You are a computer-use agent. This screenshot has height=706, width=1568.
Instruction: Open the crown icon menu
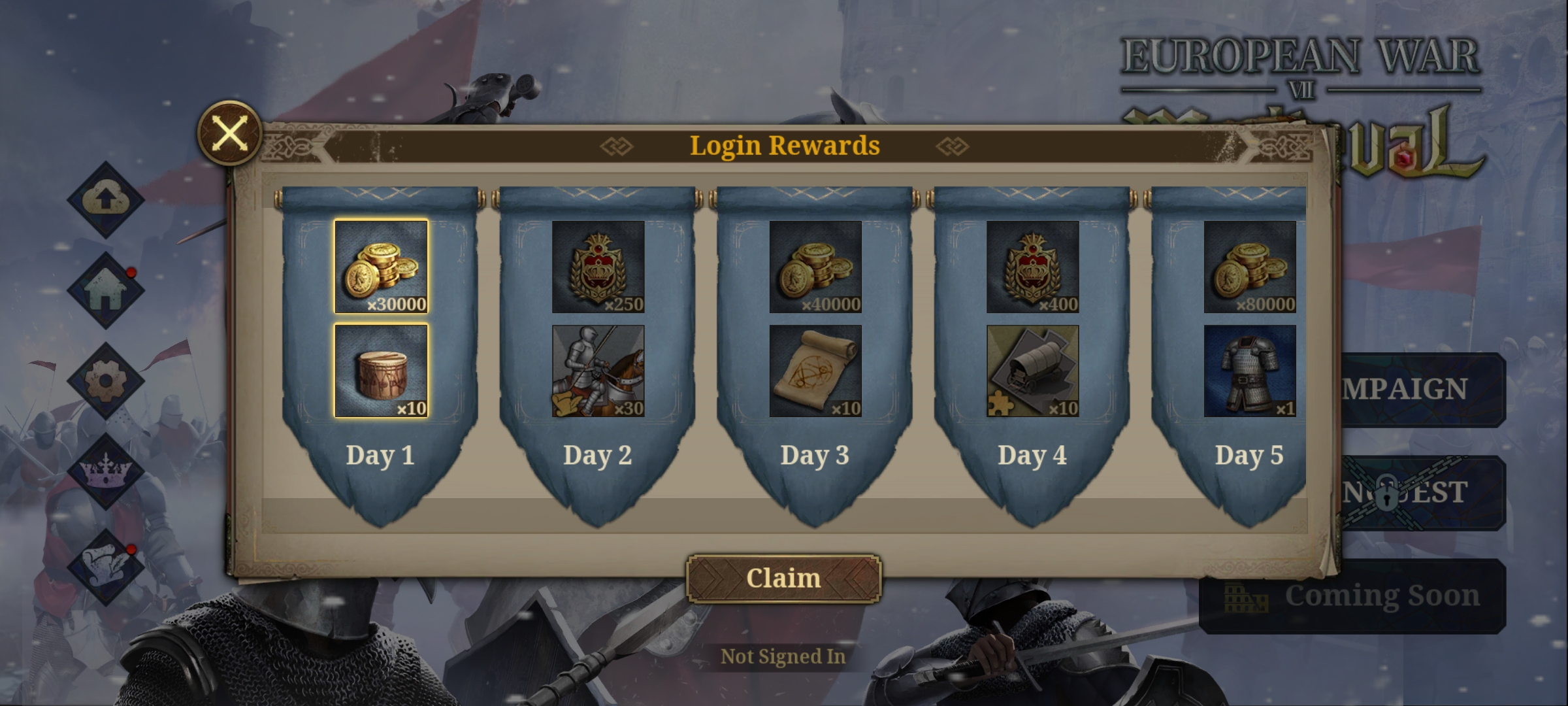(105, 471)
